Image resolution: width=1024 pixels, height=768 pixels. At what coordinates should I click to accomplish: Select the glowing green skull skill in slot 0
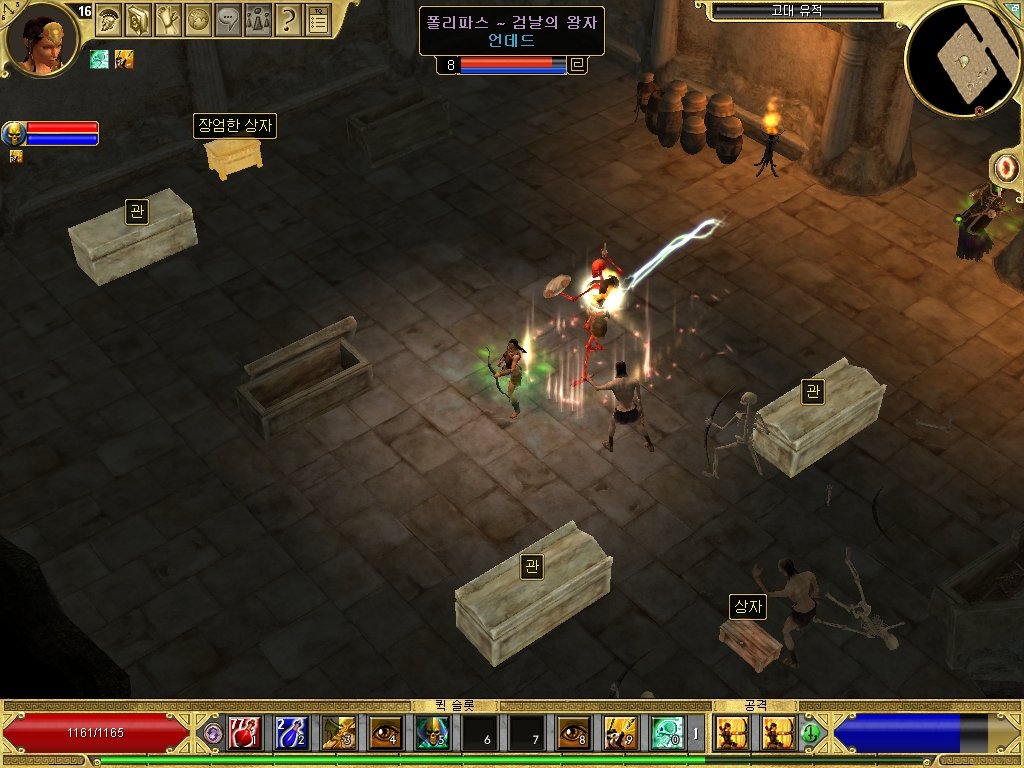click(x=667, y=734)
